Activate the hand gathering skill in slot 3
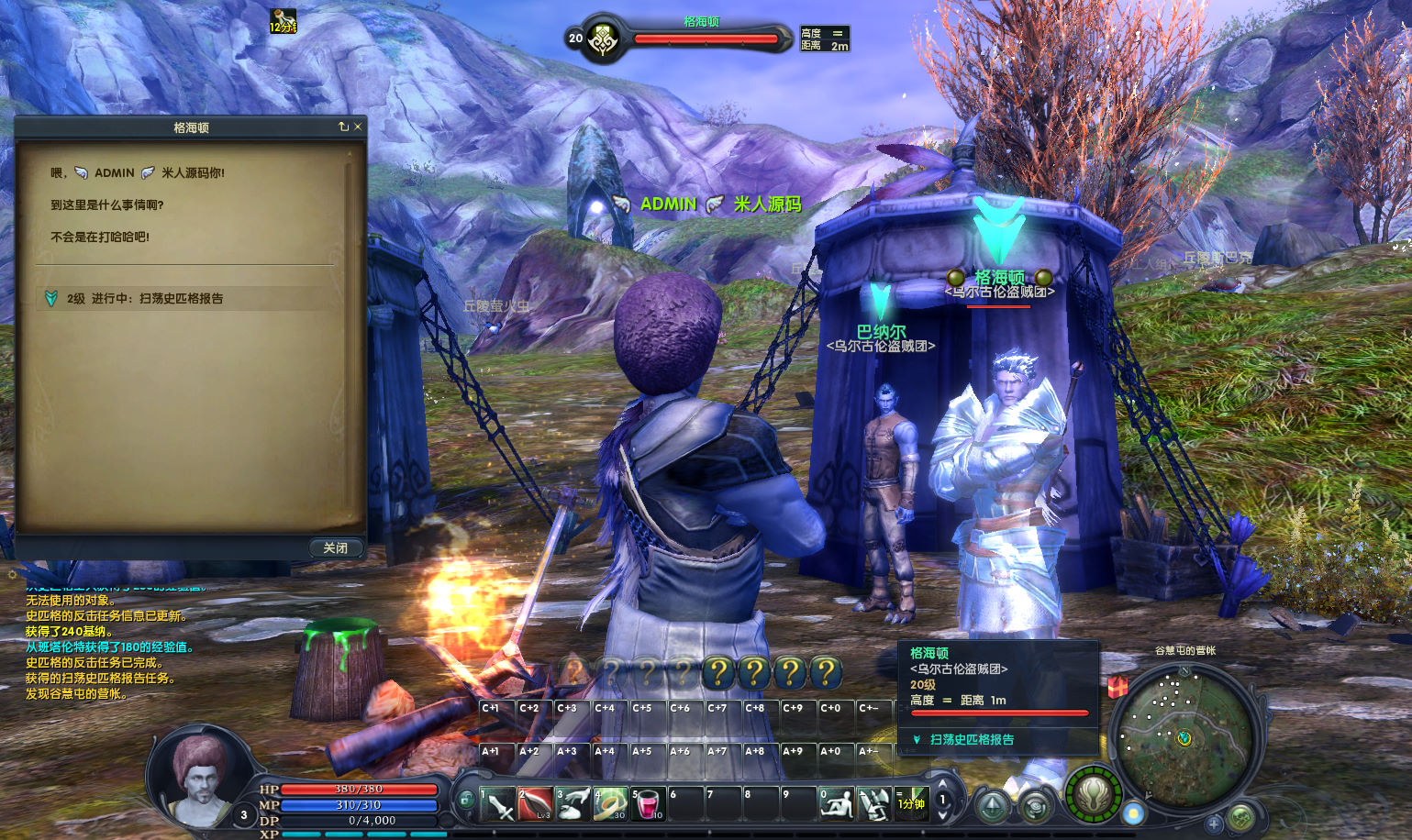This screenshot has width=1412, height=840. tap(573, 804)
